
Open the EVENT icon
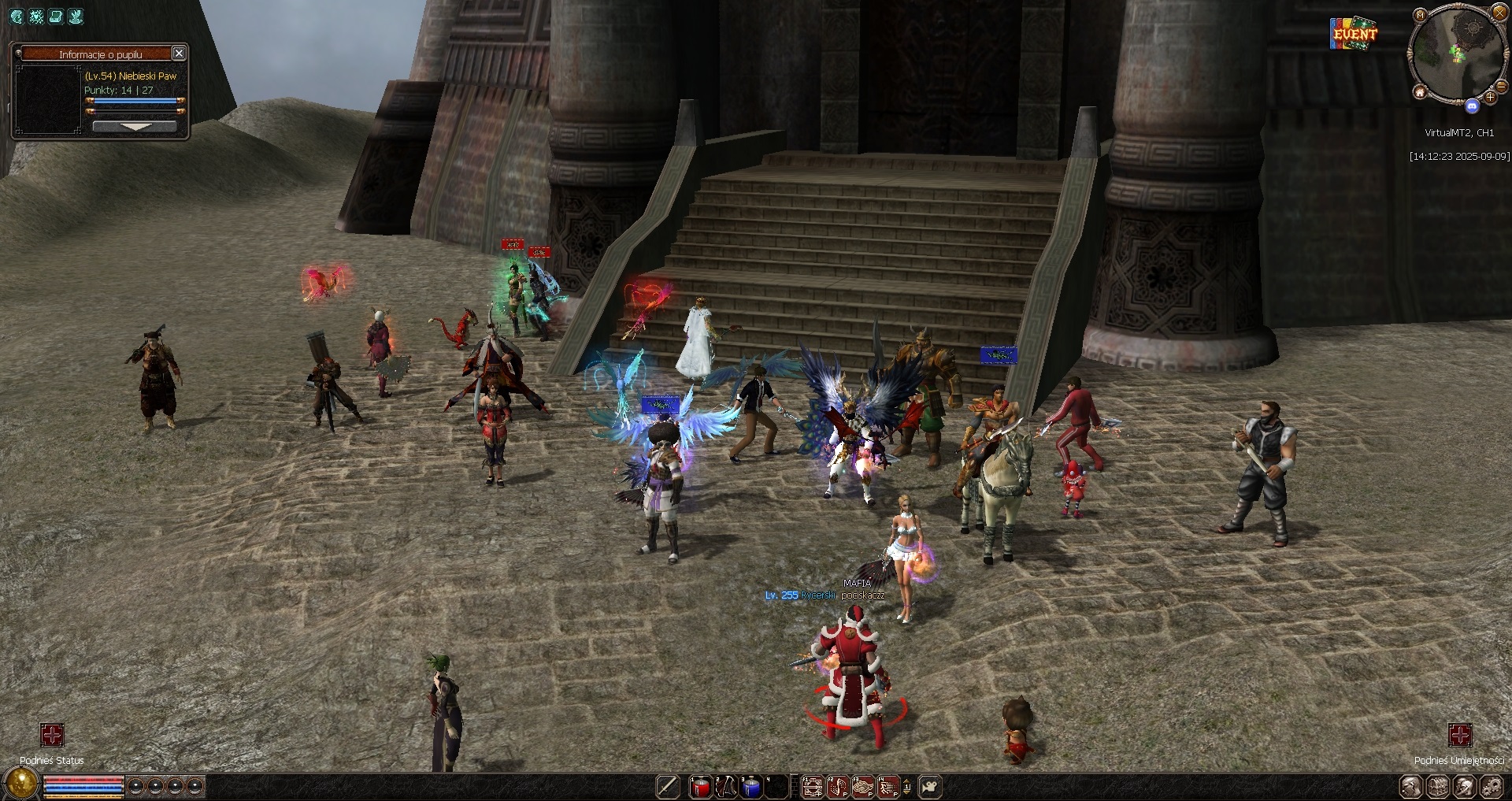coord(1354,33)
